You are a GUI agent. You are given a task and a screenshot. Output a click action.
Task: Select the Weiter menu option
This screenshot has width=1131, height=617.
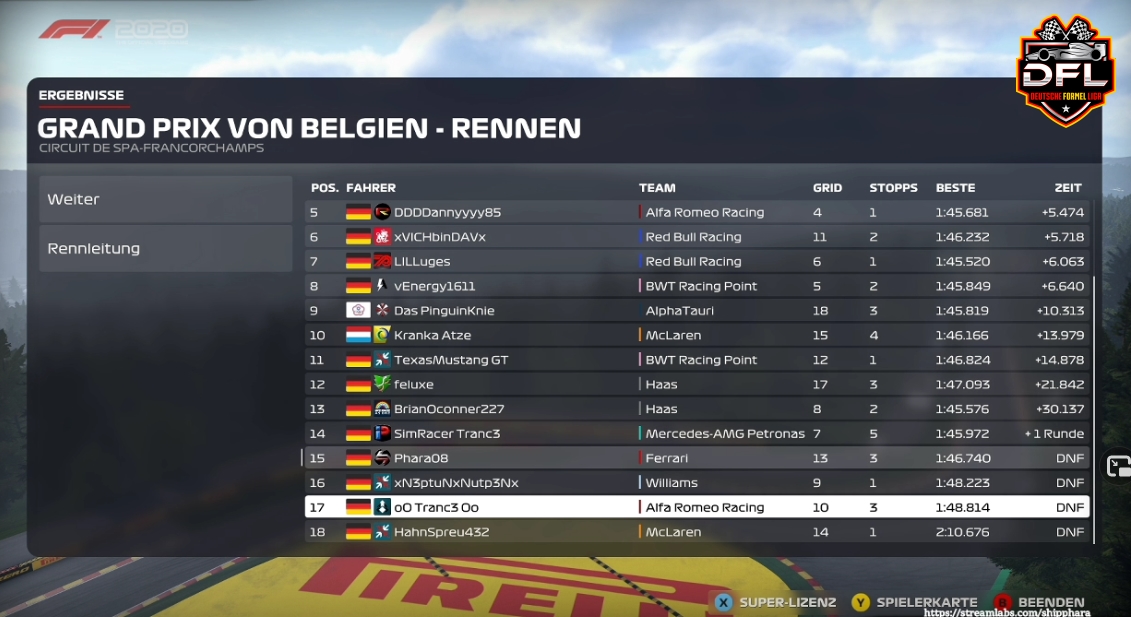[x=165, y=199]
